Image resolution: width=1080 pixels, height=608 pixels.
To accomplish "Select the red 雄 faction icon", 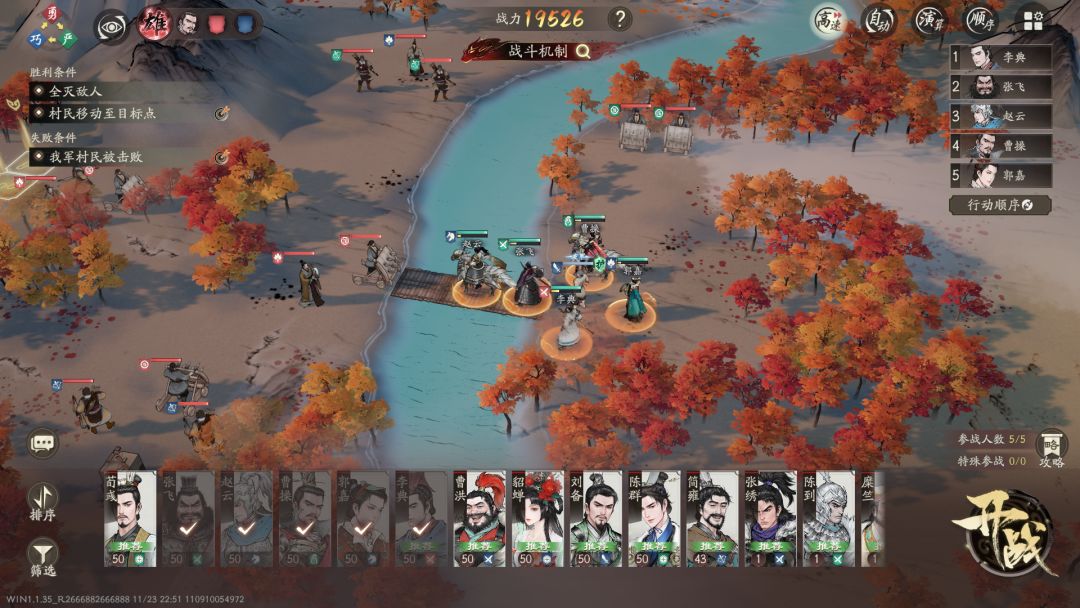I will click(x=154, y=24).
